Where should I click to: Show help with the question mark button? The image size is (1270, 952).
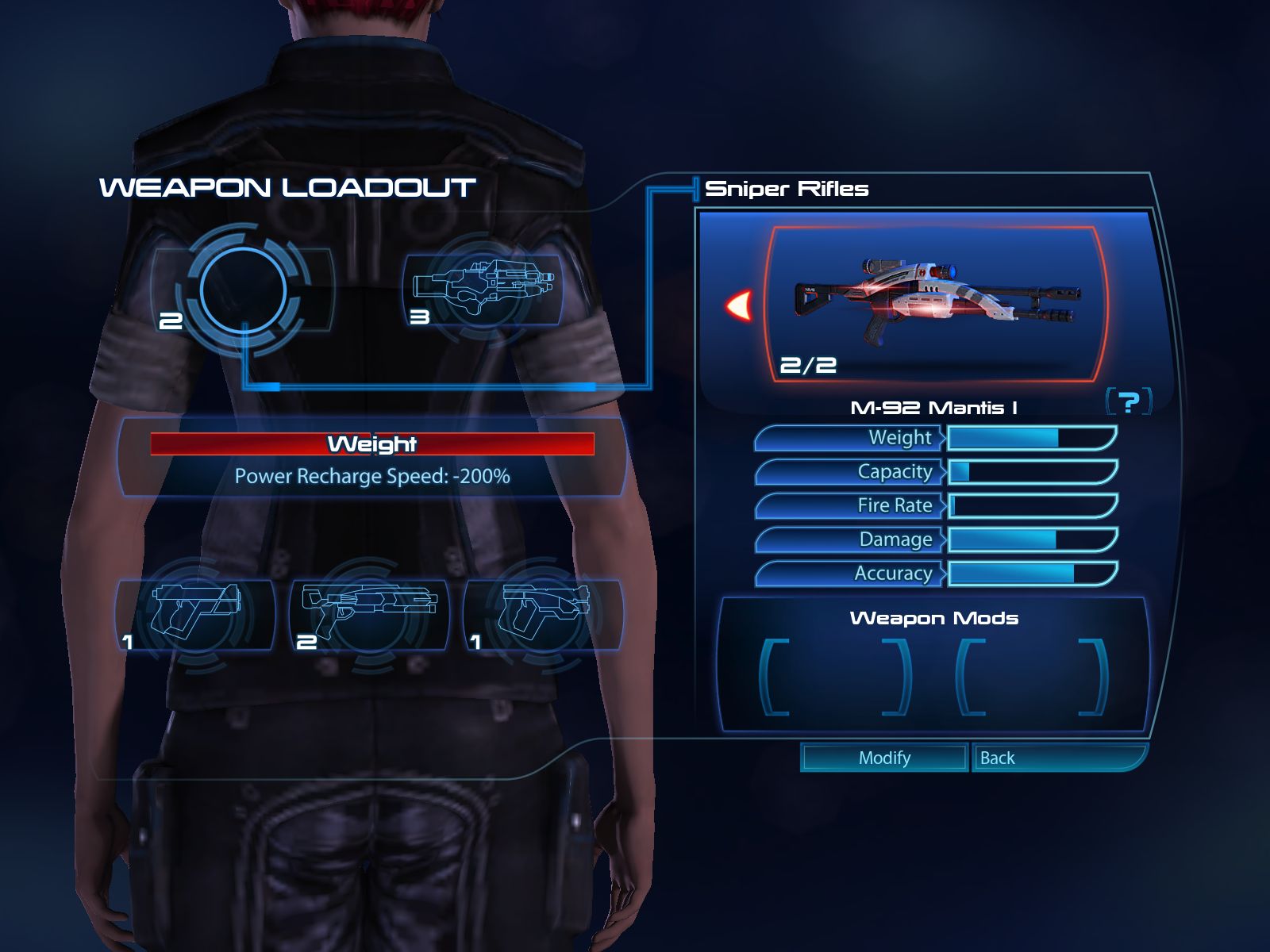coord(1128,401)
